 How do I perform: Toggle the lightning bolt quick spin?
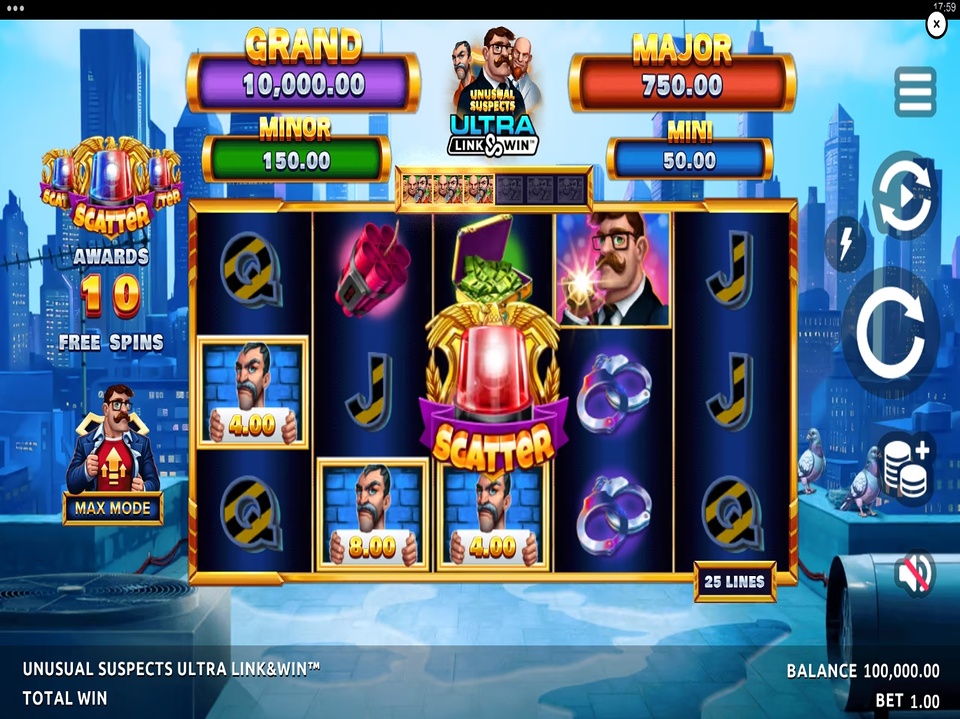click(x=845, y=244)
